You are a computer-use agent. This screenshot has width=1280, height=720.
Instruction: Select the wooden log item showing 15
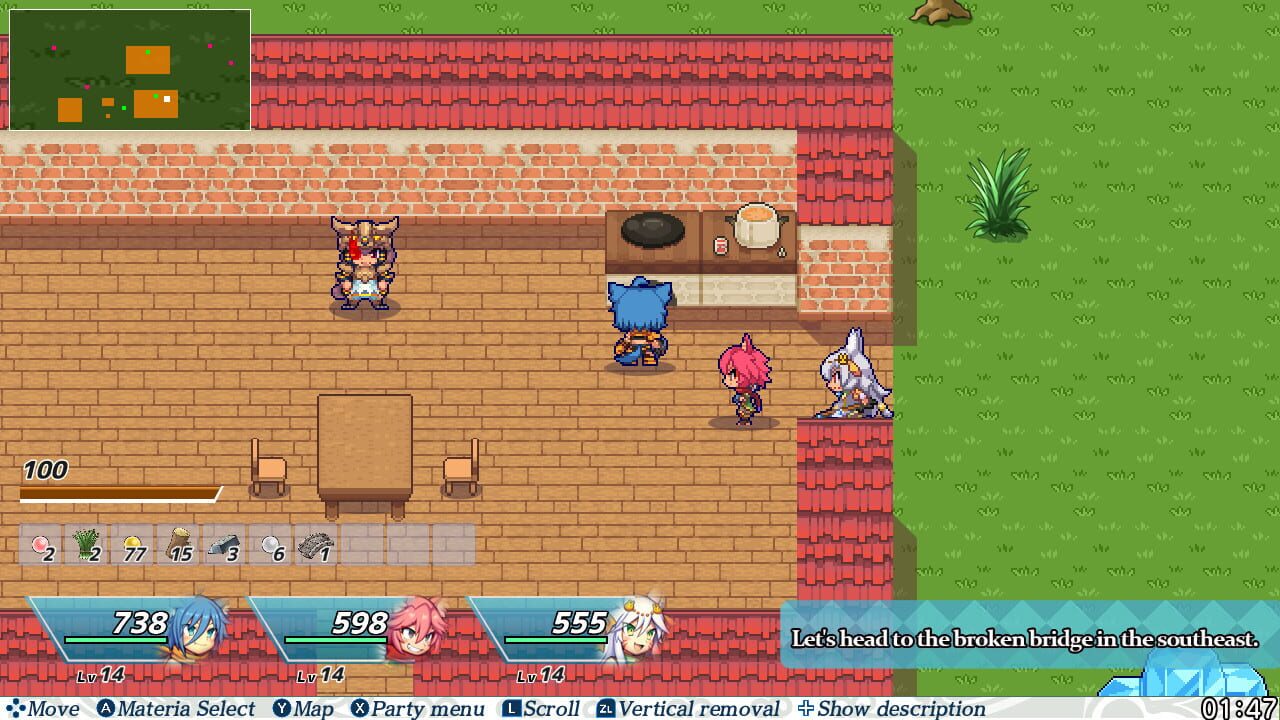click(x=180, y=548)
